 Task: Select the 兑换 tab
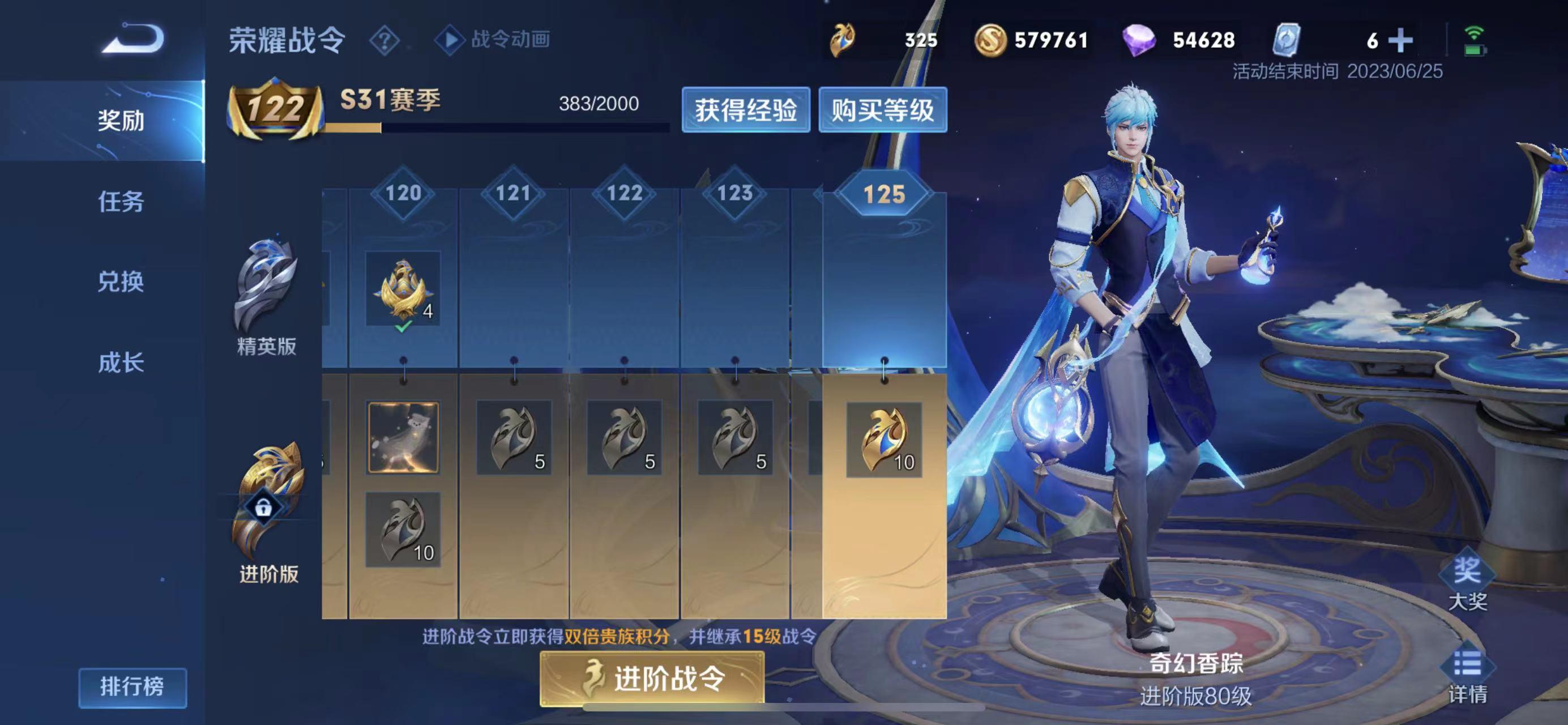[121, 282]
